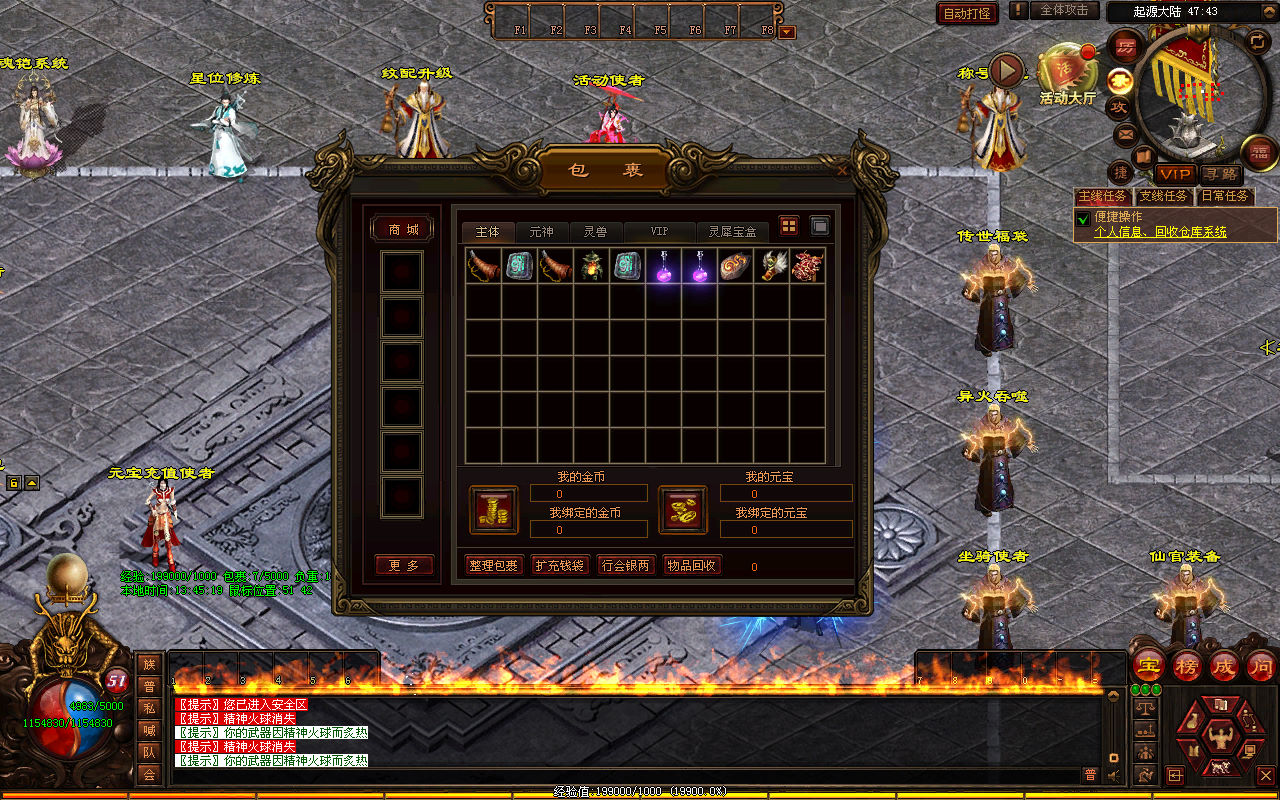Switch to the 元神 bag tab
The width and height of the screenshot is (1280, 800).
tap(541, 231)
